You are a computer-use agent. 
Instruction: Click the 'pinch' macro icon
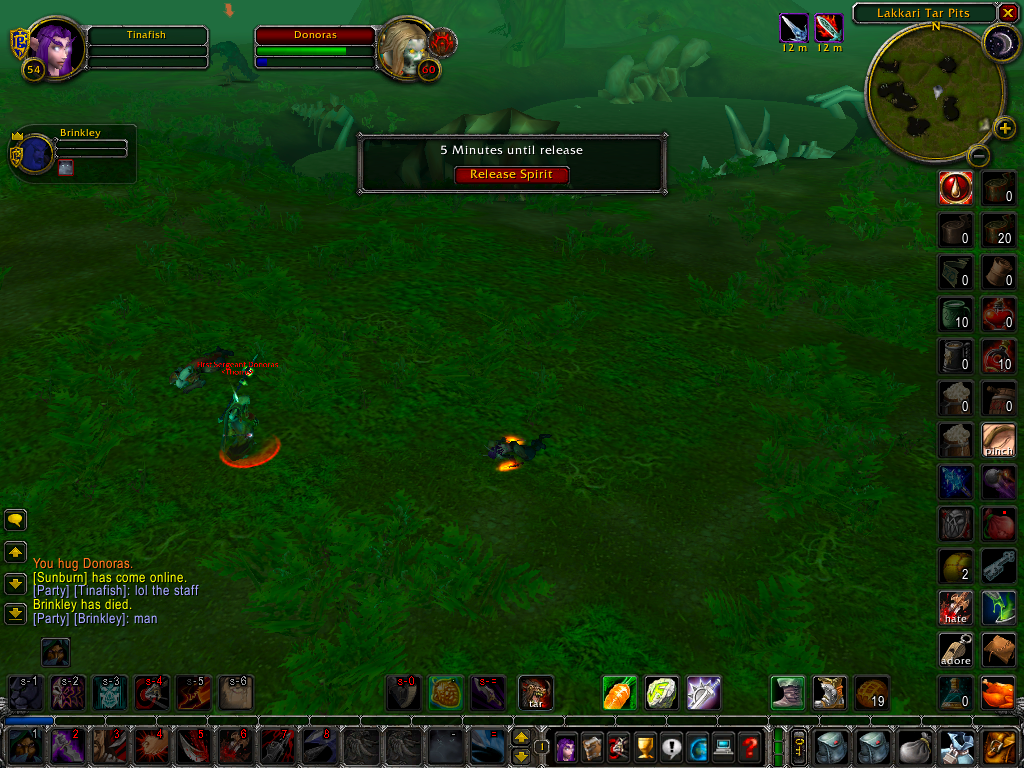pyautogui.click(x=998, y=440)
